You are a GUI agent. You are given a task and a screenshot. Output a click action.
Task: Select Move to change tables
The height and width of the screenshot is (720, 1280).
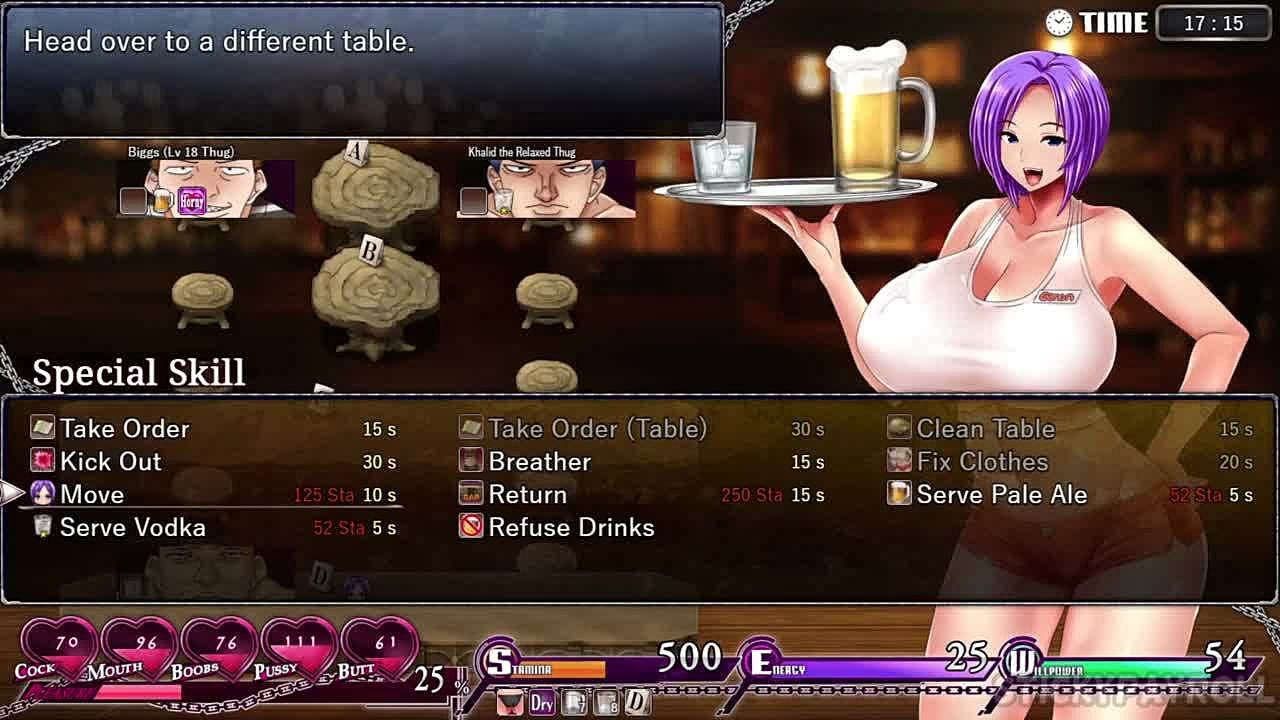click(92, 495)
